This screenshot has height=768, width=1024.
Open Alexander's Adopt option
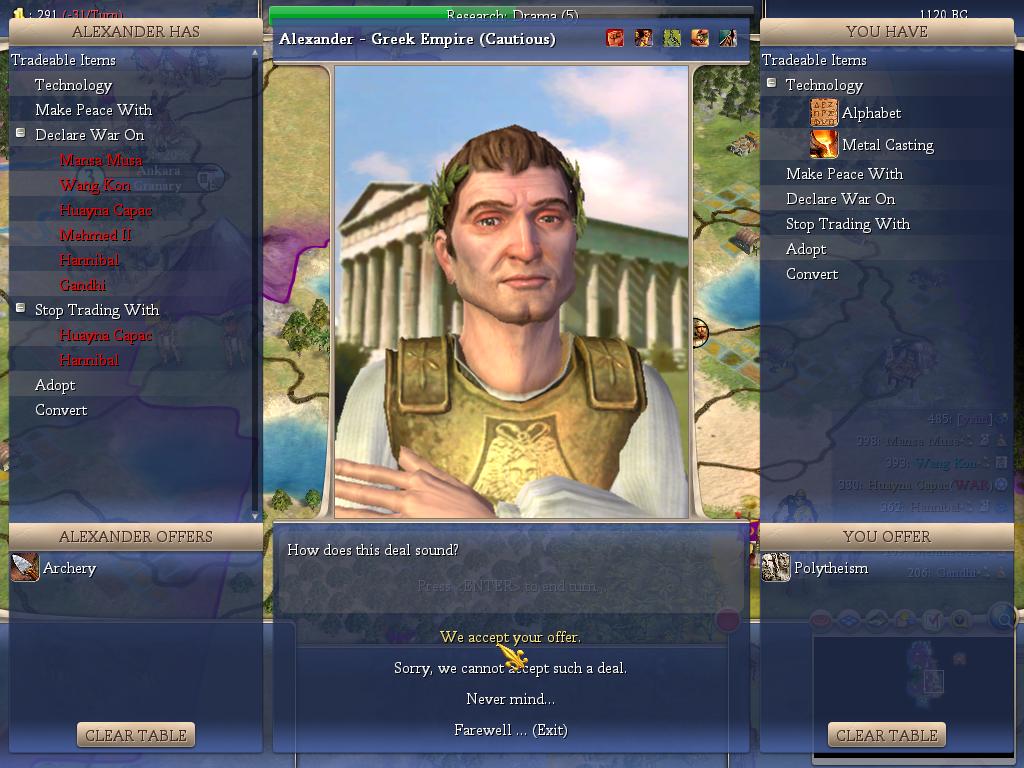(55, 385)
